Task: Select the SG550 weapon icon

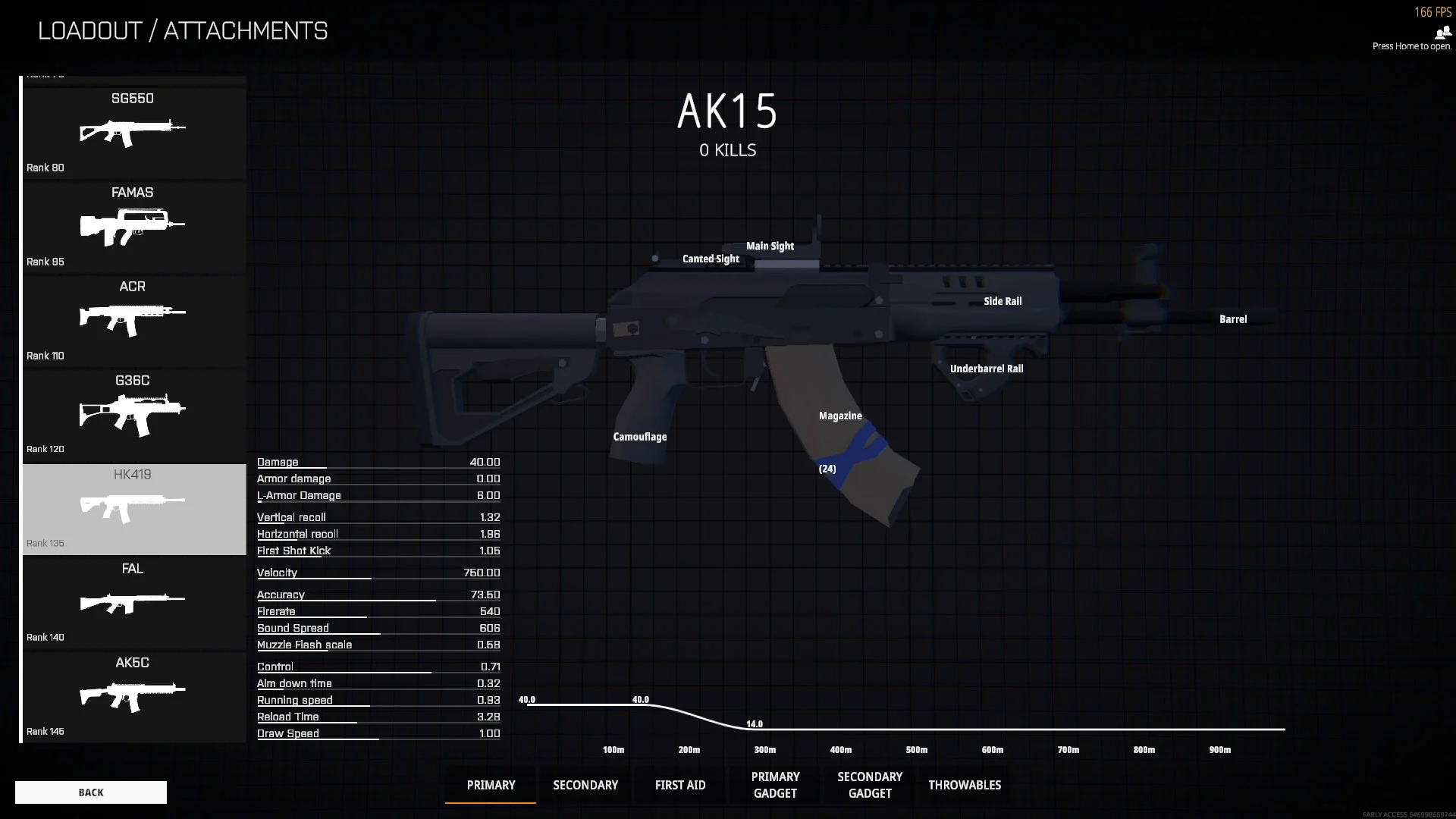Action: click(x=133, y=130)
